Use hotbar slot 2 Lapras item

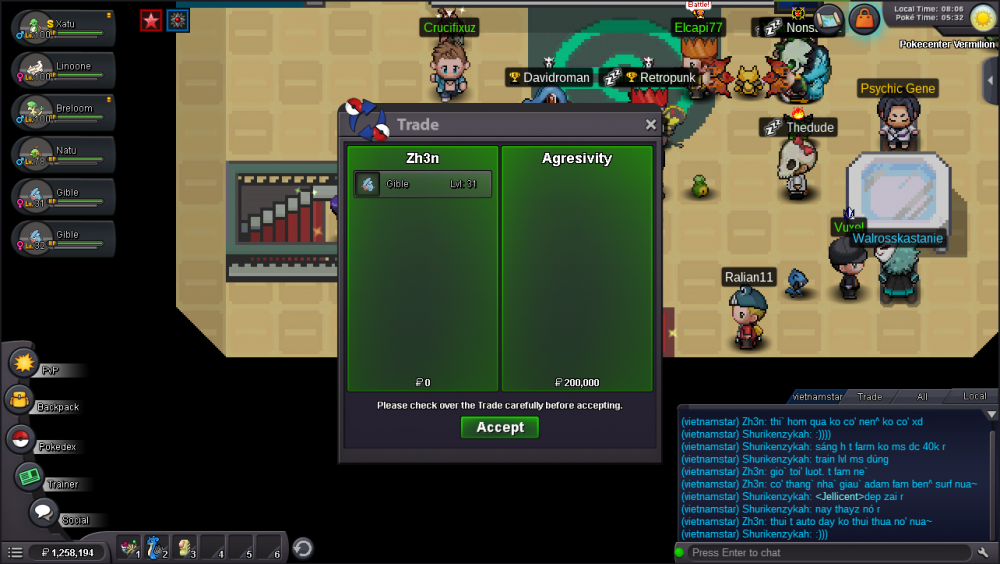157,547
